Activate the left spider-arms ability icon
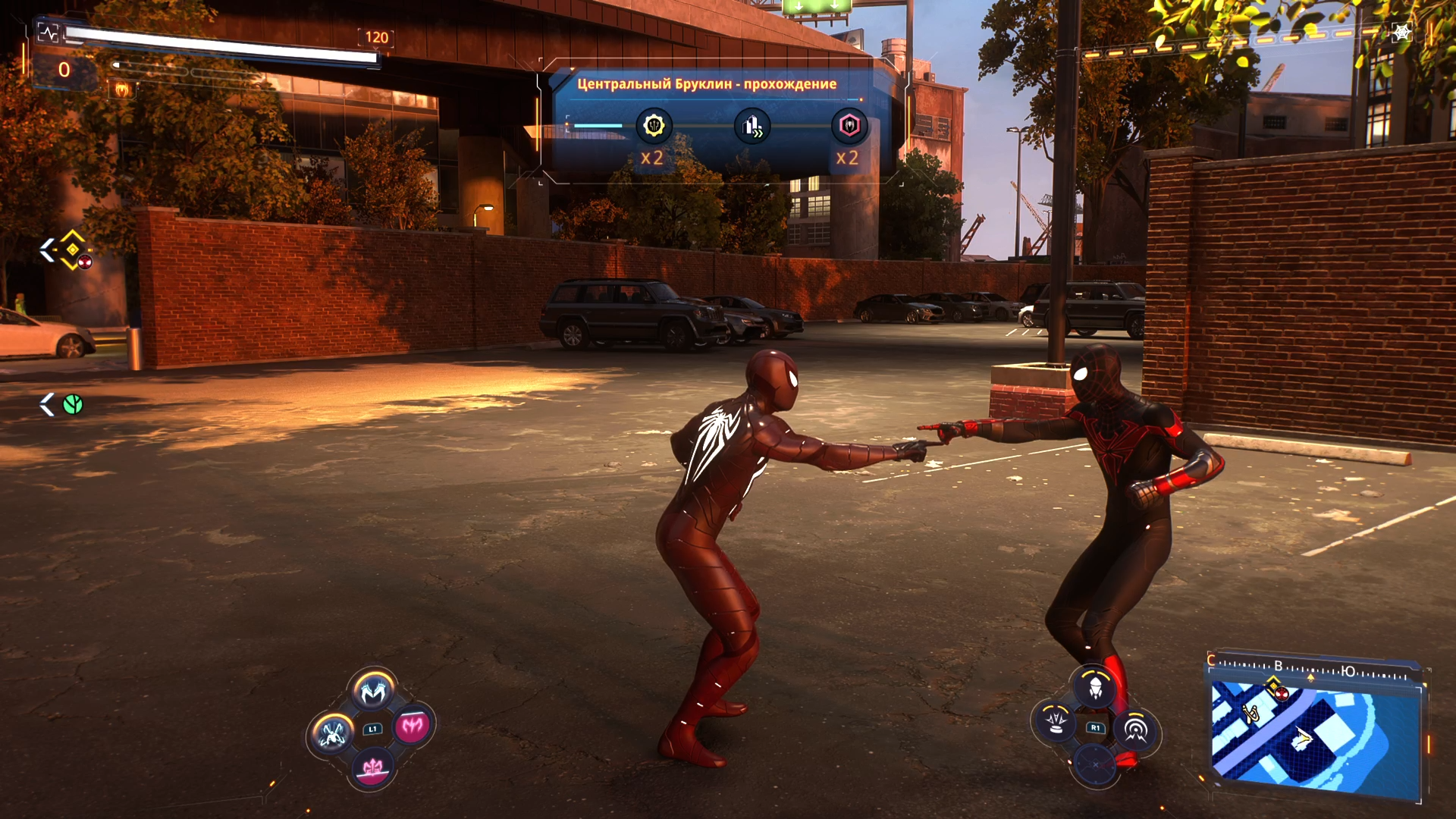Viewport: 1456px width, 819px height. point(332,733)
